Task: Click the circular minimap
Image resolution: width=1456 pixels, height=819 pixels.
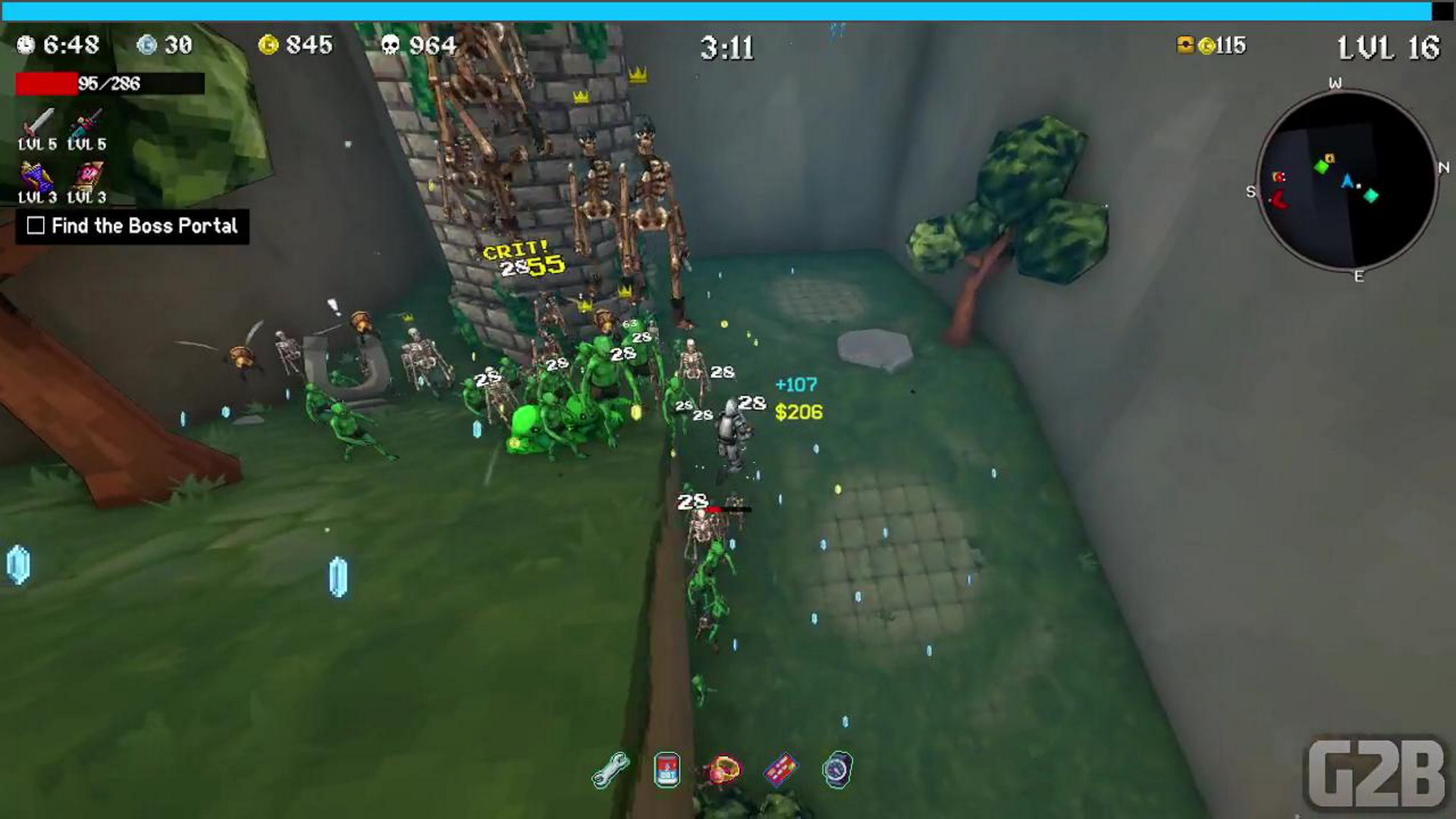Action: (x=1347, y=180)
